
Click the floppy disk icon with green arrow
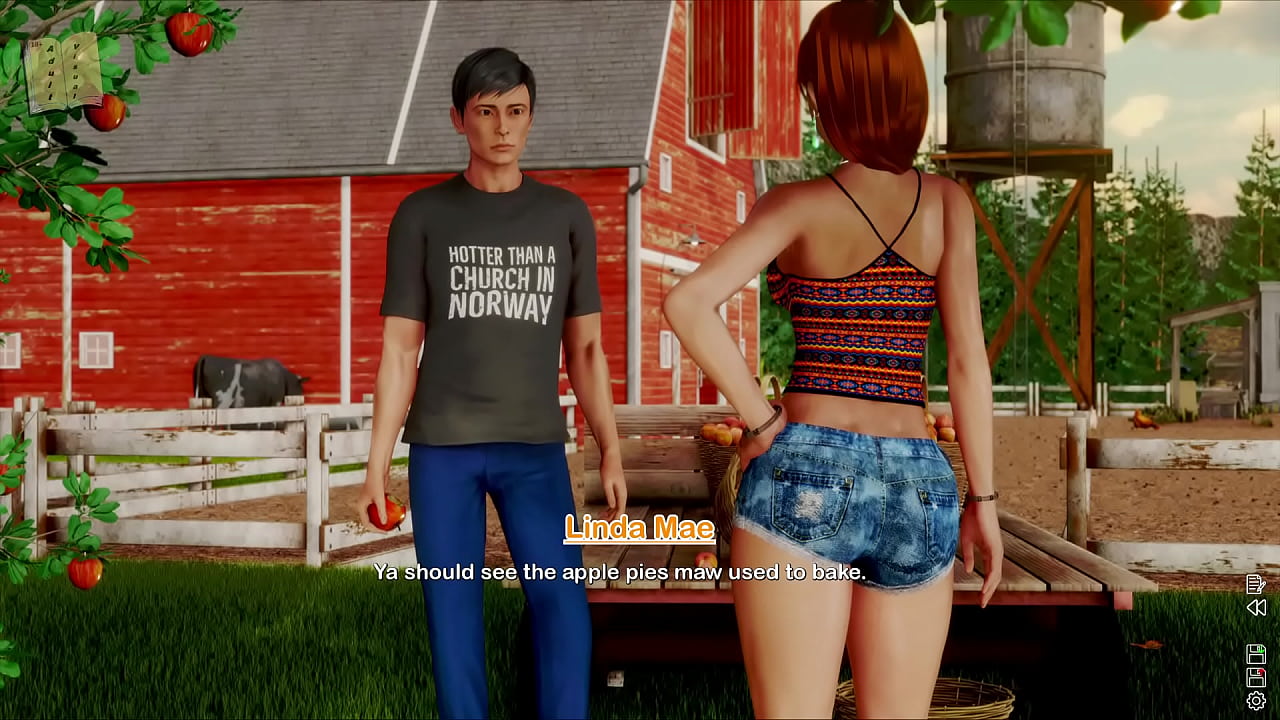[1256, 654]
